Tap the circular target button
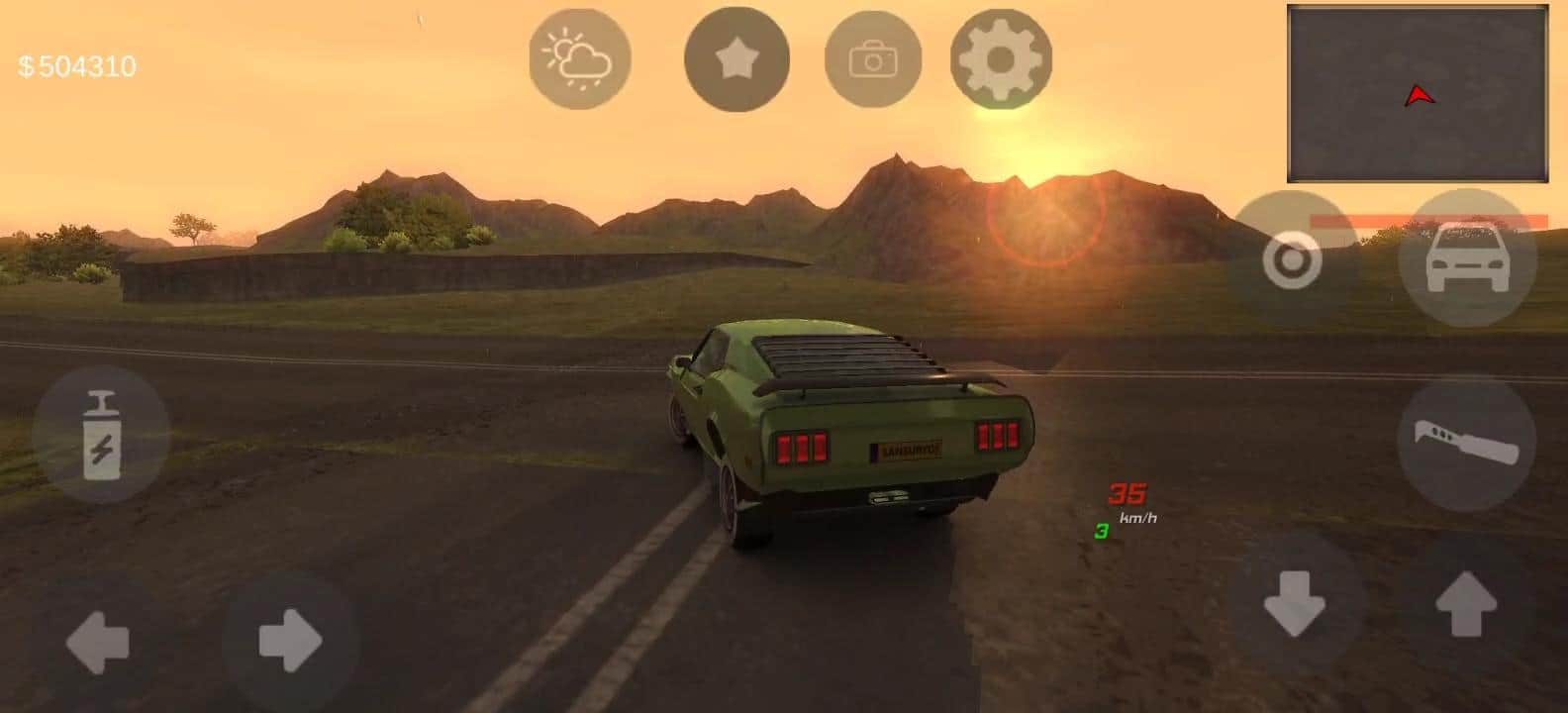The image size is (1568, 713). [1292, 261]
